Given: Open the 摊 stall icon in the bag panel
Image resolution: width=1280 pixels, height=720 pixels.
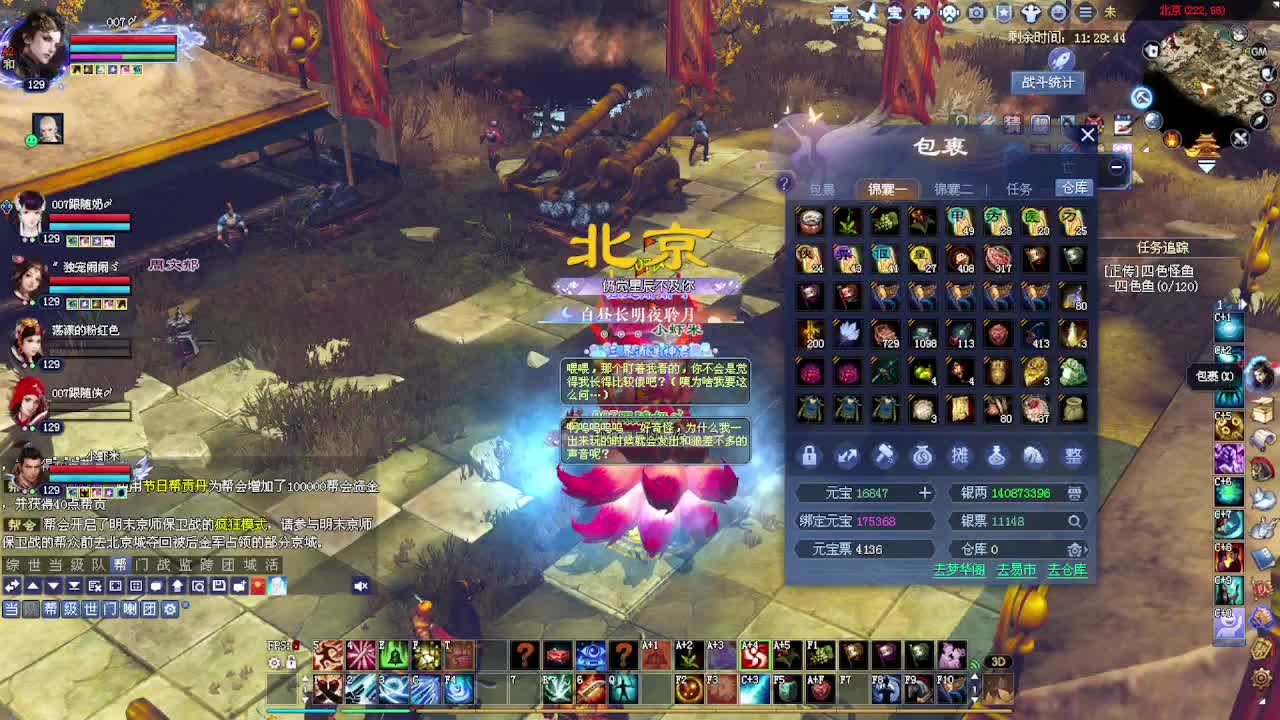Looking at the screenshot, I should point(960,456).
